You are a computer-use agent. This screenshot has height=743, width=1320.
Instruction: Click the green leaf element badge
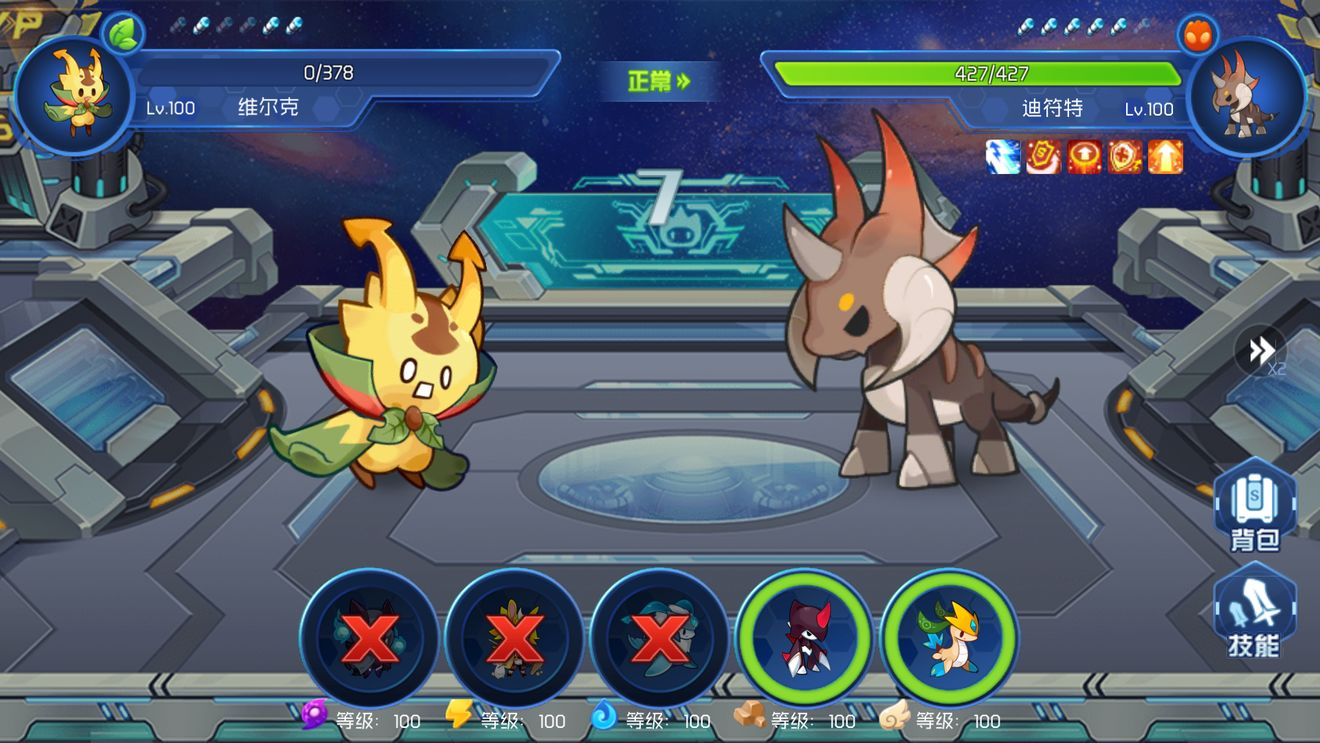(123, 33)
